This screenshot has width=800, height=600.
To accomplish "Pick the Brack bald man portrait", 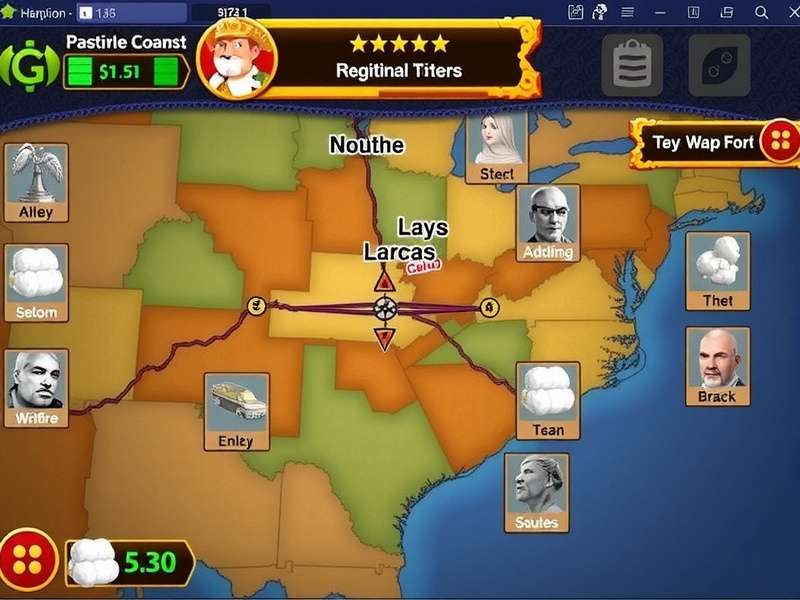I will pos(717,366).
